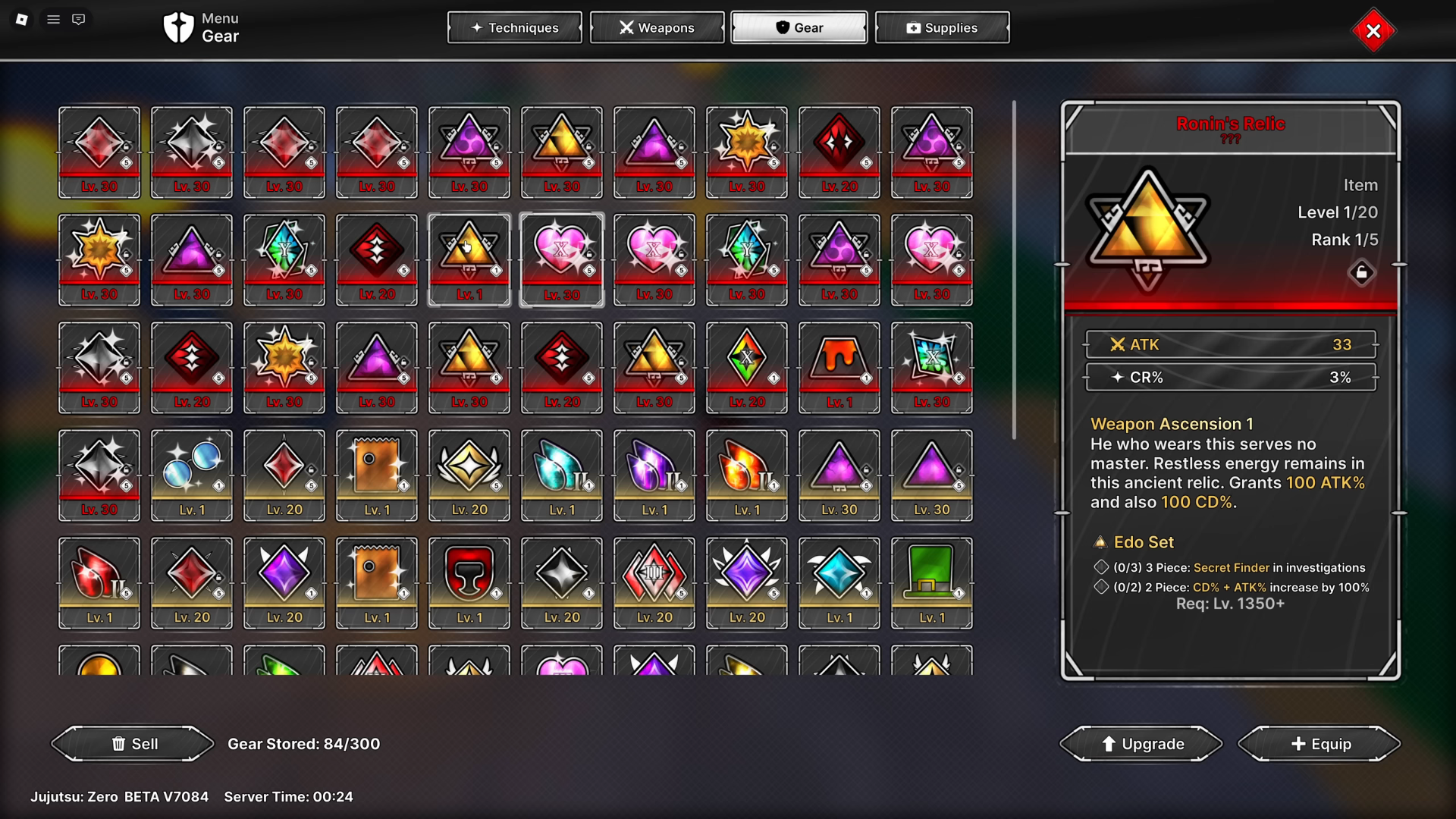Click the hamburger menu icon top-left
The height and width of the screenshot is (819, 1456).
tap(53, 19)
